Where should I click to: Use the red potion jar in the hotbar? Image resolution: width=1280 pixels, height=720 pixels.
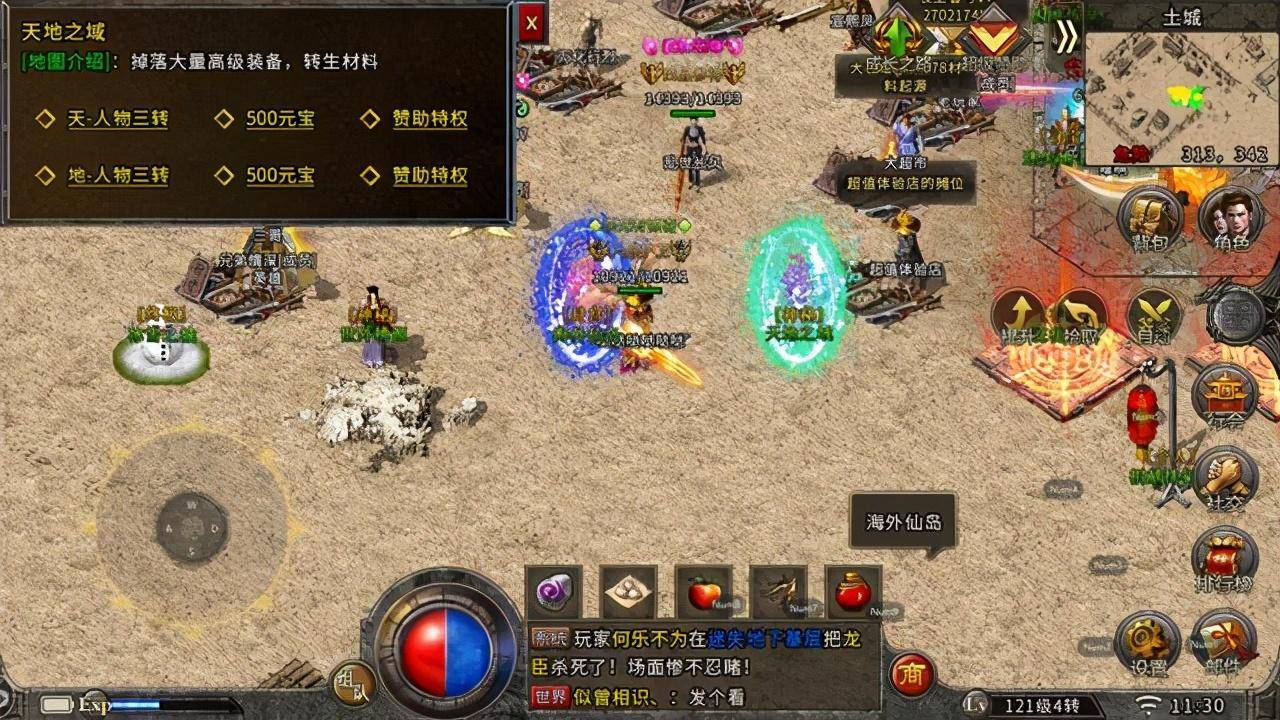point(853,593)
